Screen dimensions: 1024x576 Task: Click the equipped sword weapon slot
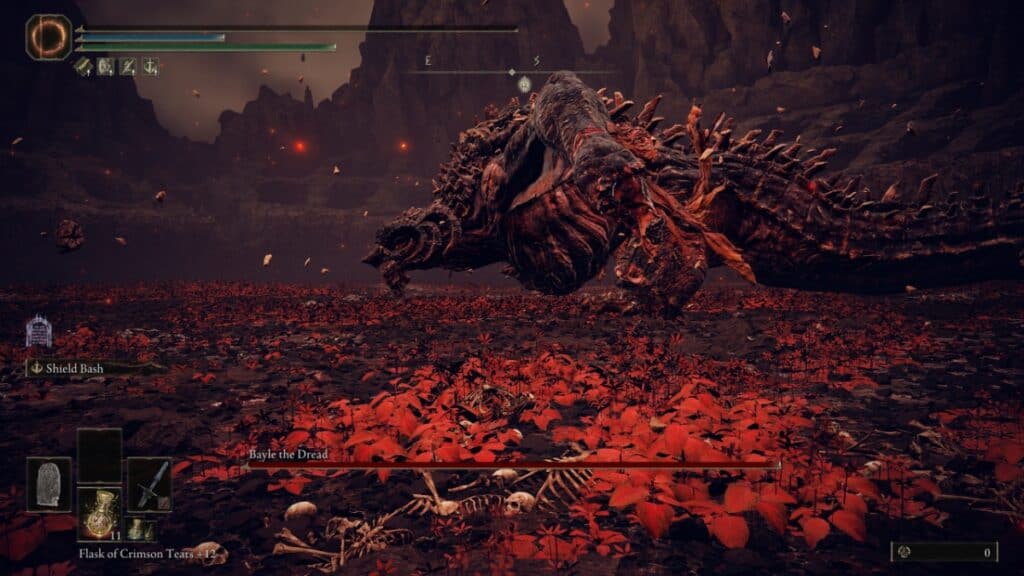point(149,484)
